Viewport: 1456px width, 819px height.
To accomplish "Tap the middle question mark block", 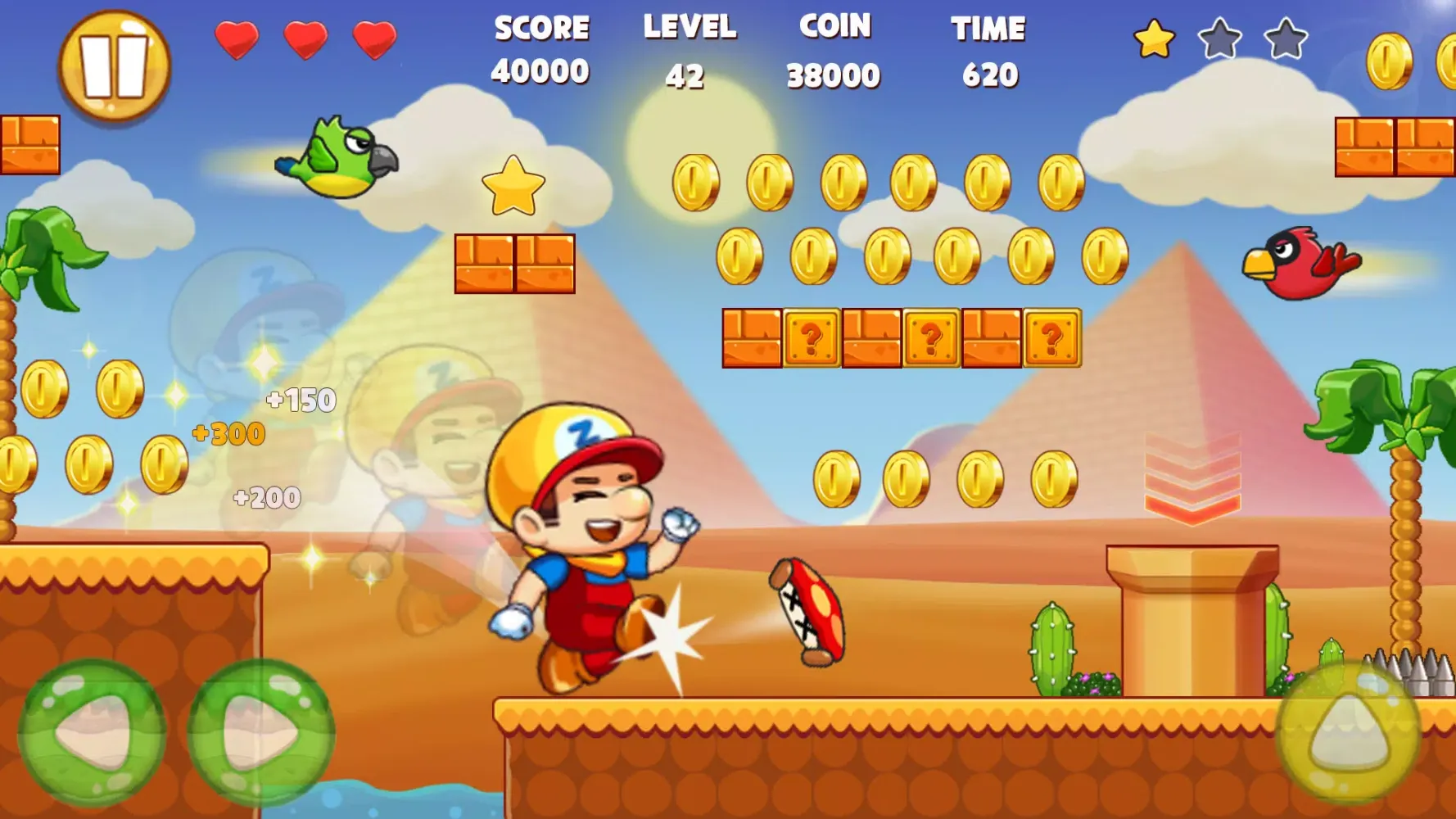I will pos(931,337).
